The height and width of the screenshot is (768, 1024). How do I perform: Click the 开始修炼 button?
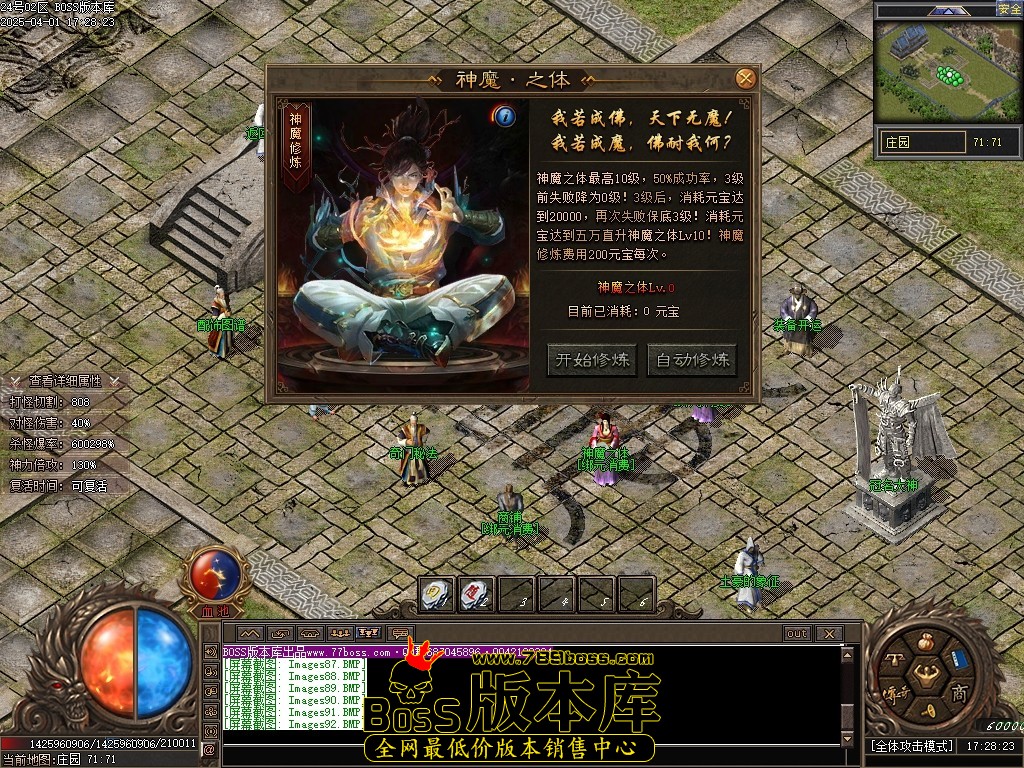pyautogui.click(x=593, y=360)
